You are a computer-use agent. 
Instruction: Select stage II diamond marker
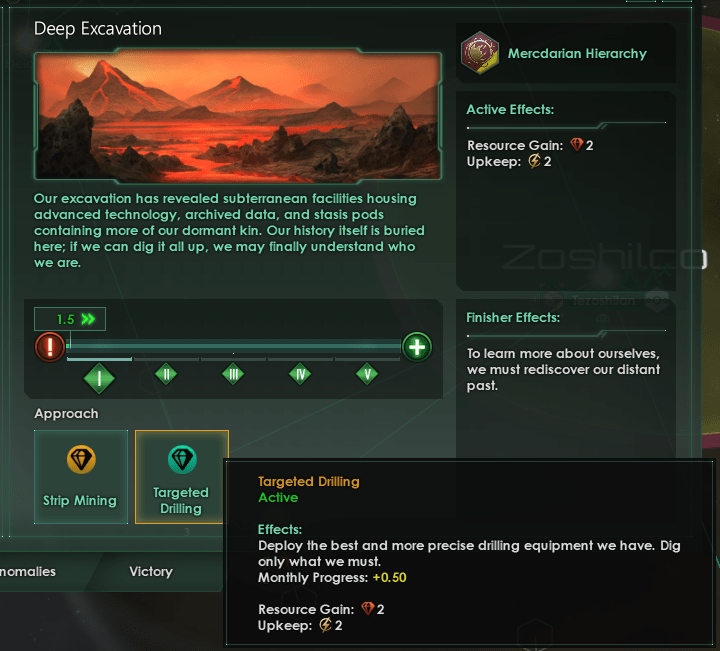(167, 374)
